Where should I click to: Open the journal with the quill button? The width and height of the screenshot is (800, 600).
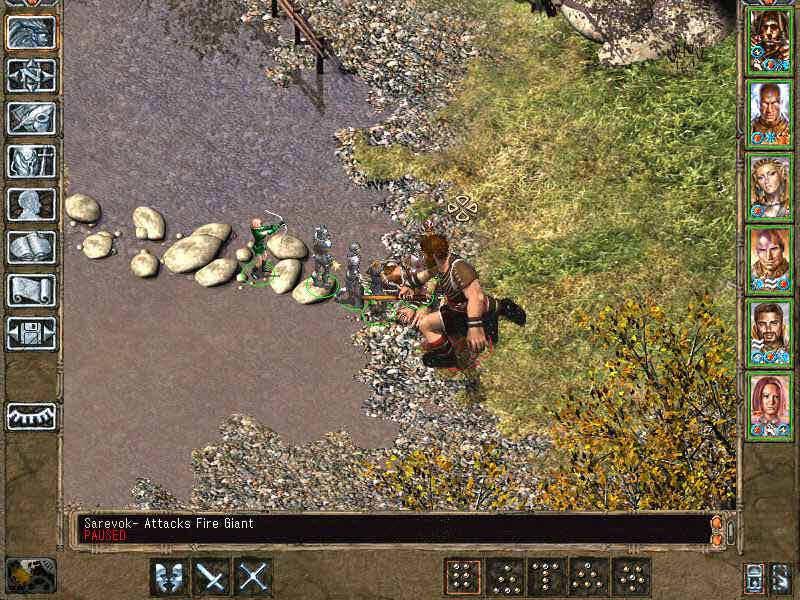31,118
